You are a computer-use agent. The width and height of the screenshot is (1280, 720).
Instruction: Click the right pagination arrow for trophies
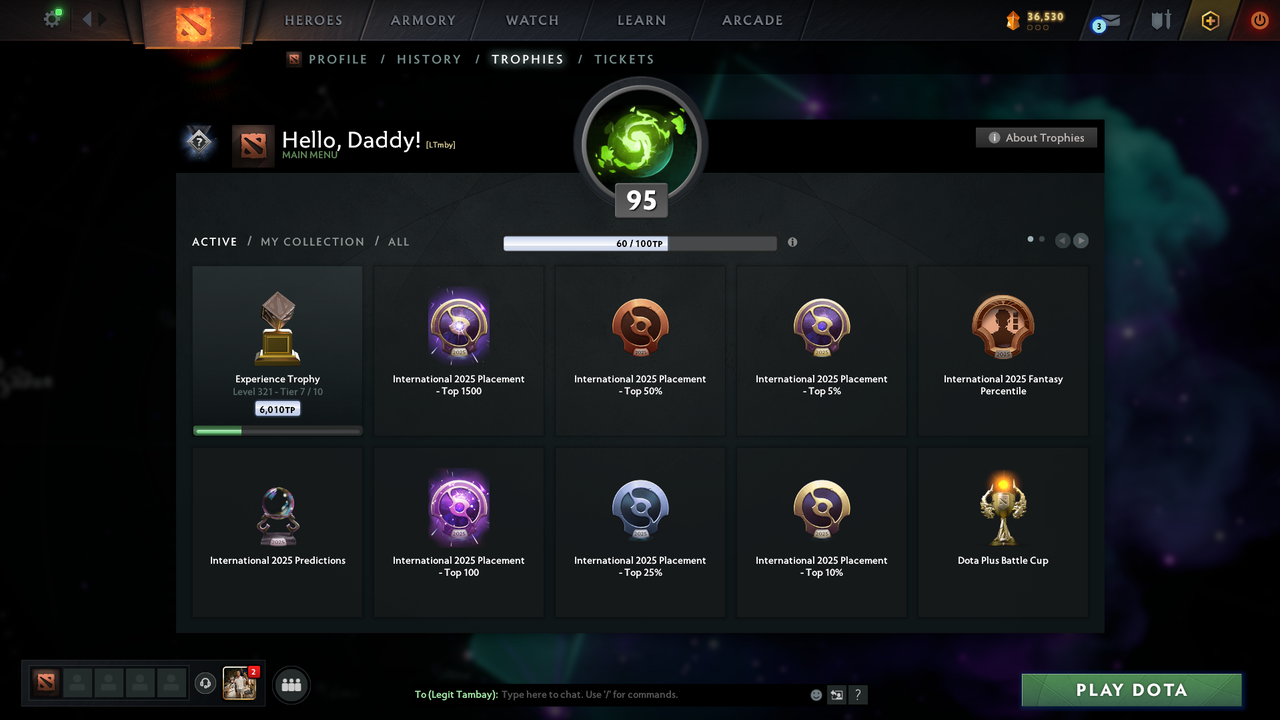pyautogui.click(x=1080, y=240)
